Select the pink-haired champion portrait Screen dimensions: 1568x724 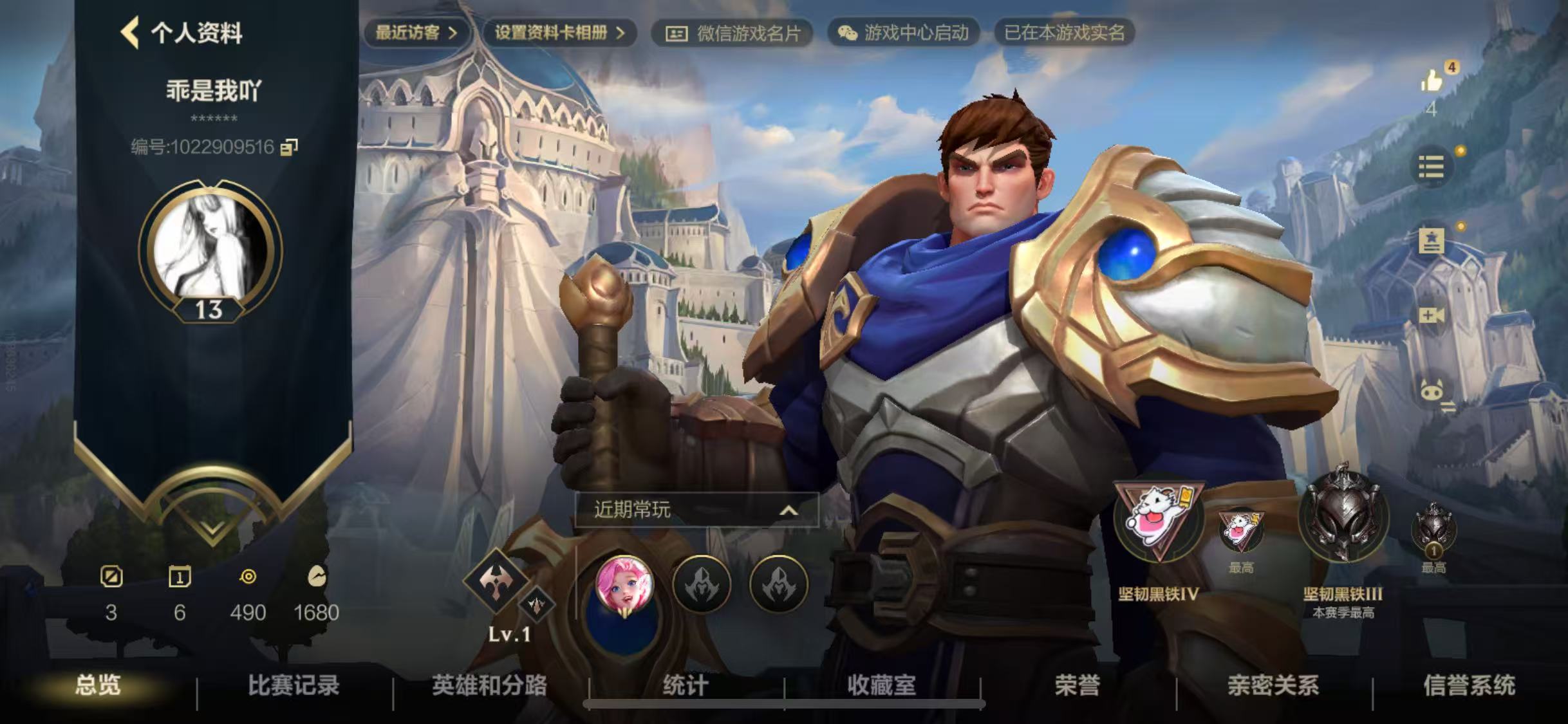[x=624, y=584]
